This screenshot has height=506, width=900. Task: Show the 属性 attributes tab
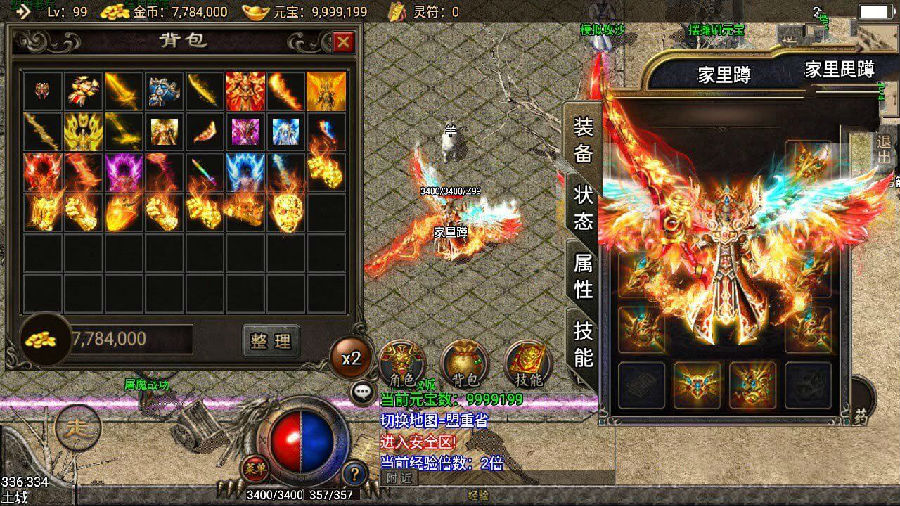pyautogui.click(x=583, y=276)
